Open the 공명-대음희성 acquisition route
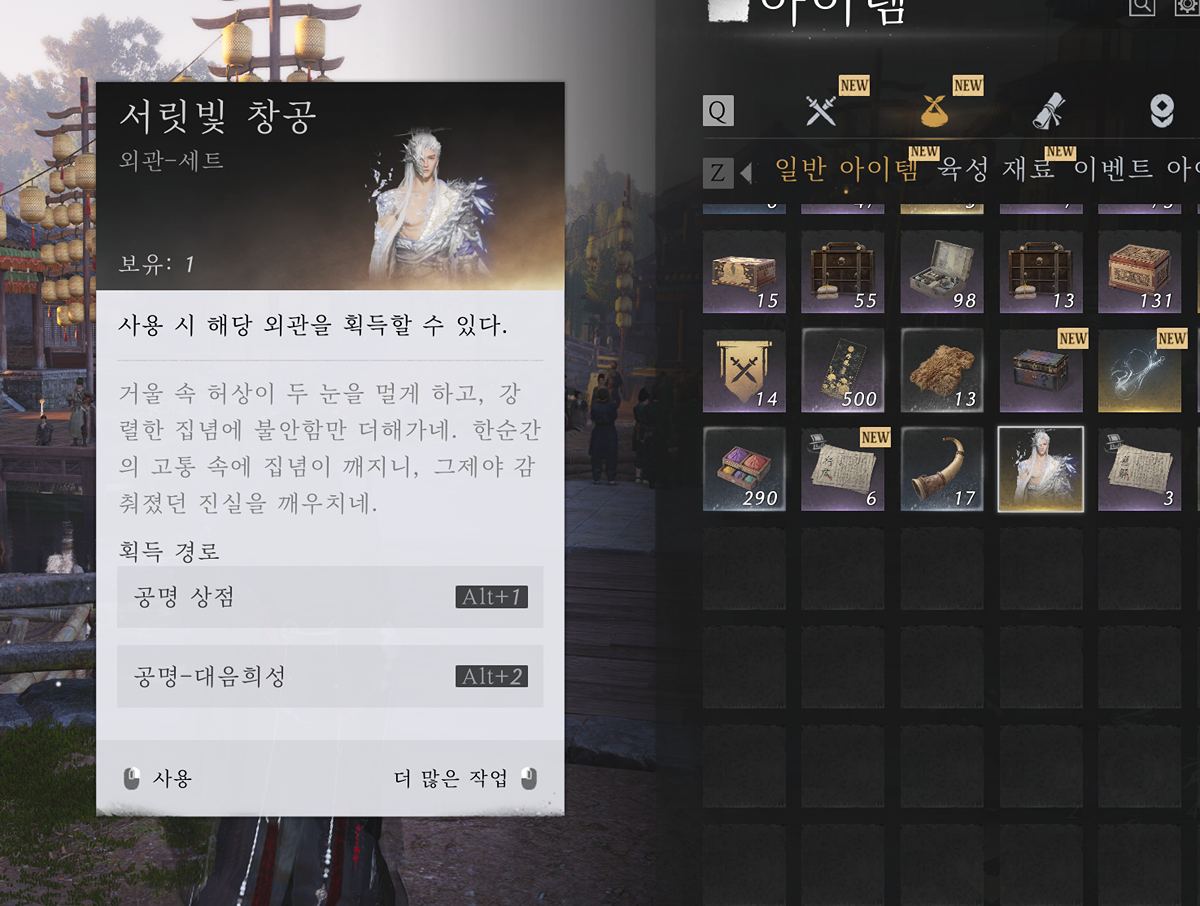Screen dimensions: 1200x906 [330, 677]
